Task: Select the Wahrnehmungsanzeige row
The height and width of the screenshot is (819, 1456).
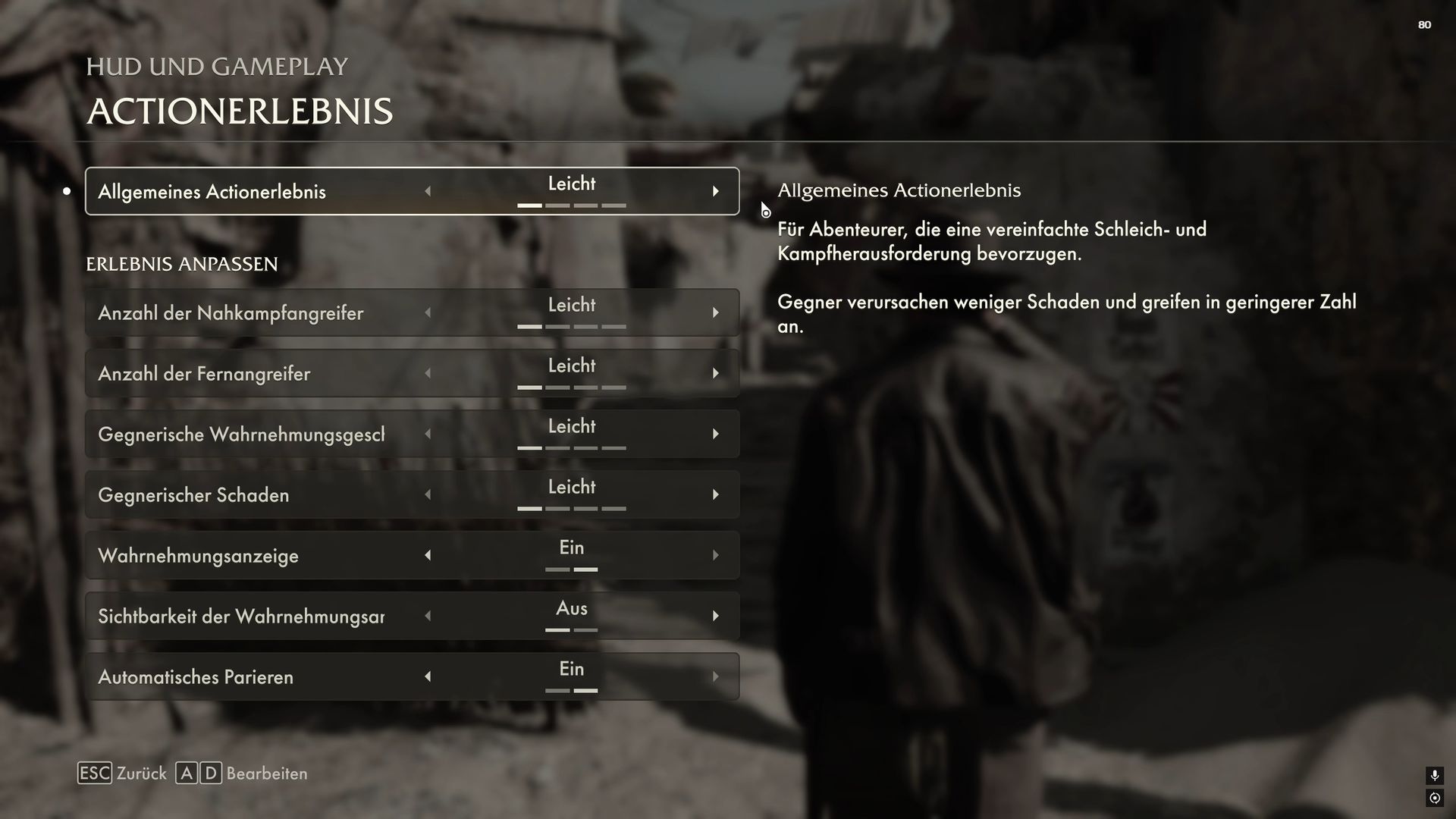Action: [x=198, y=556]
